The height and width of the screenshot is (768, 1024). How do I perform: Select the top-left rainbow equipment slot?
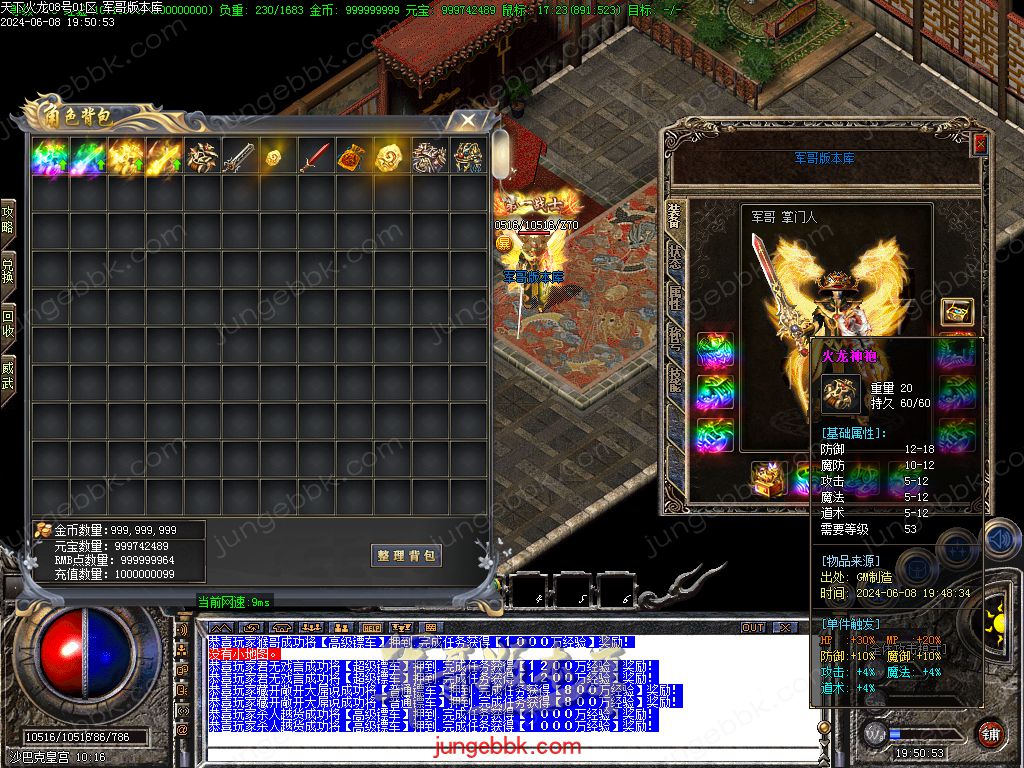715,350
